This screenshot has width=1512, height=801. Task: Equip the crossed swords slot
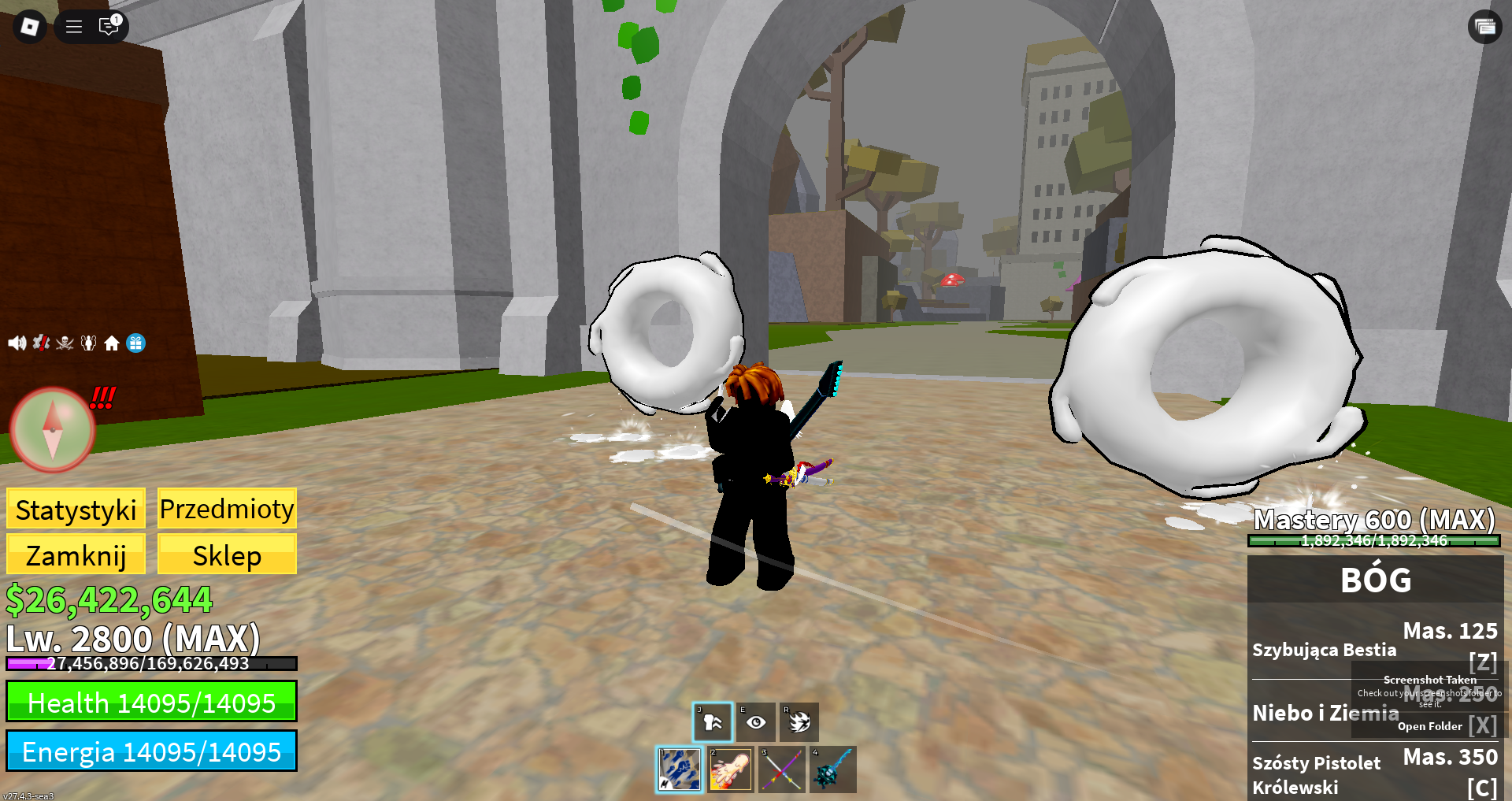pyautogui.click(x=781, y=769)
